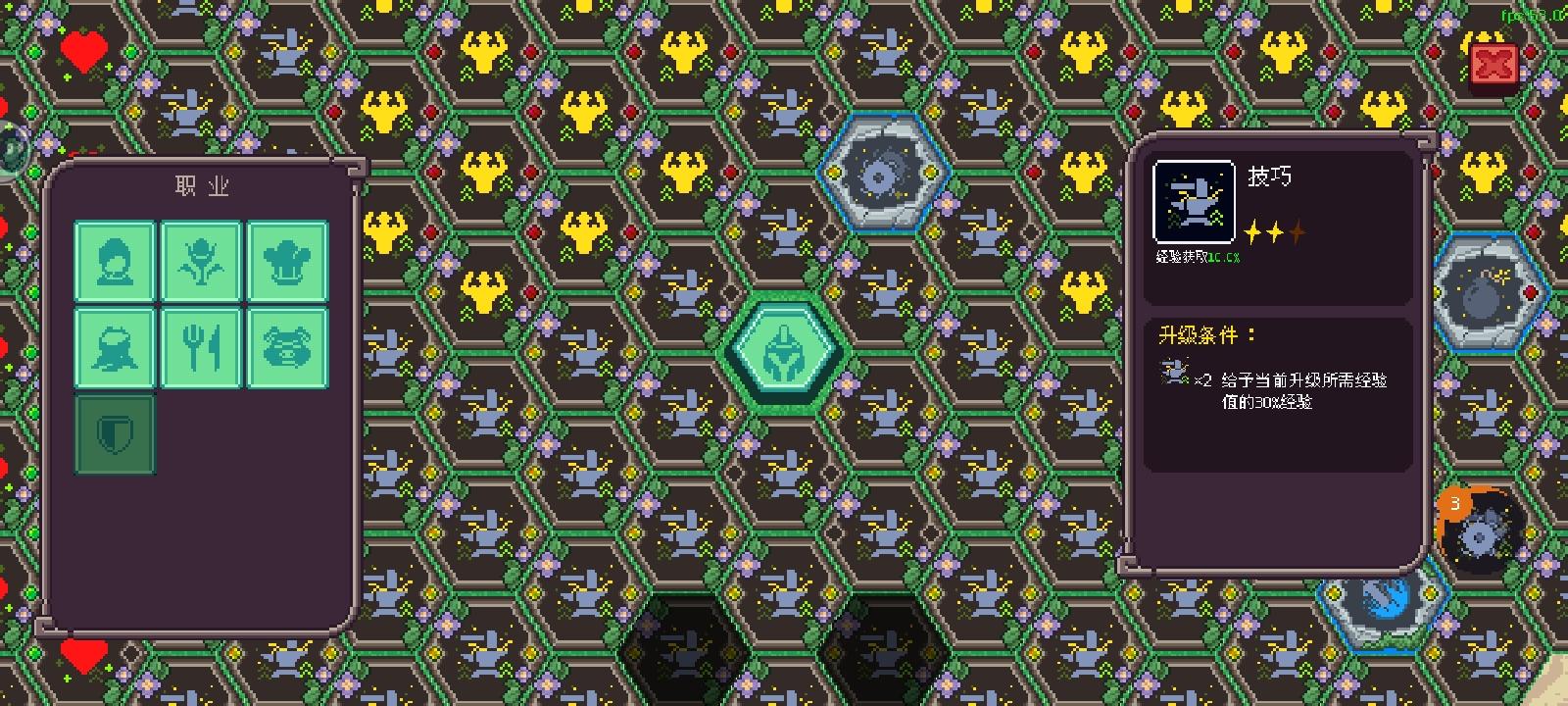
Task: Select the frog profession icon
Action: pyautogui.click(x=115, y=349)
